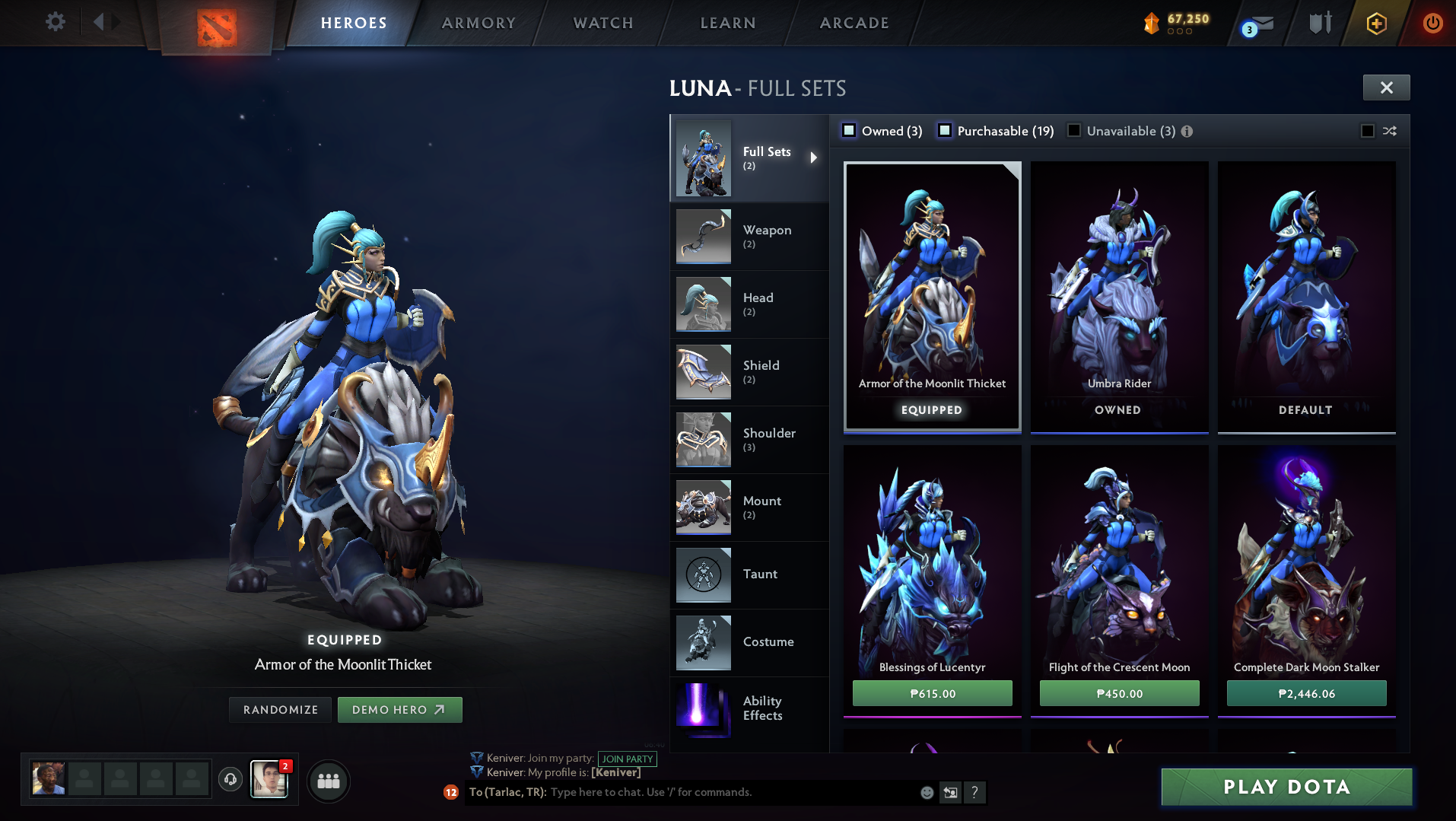Image resolution: width=1456 pixels, height=821 pixels.
Task: Open the emoji picker in chat
Action: click(927, 792)
